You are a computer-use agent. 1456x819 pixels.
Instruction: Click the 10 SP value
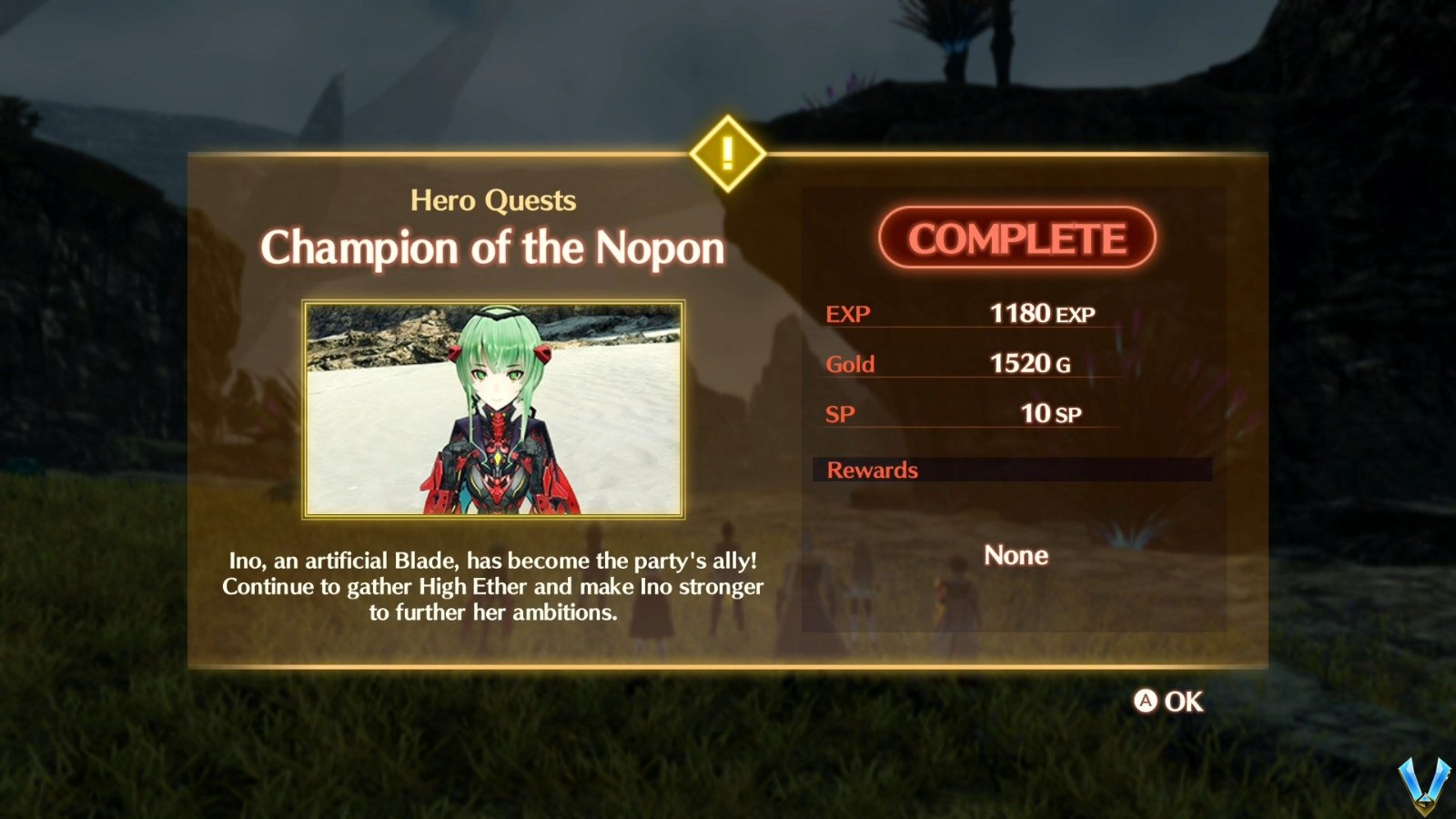(x=1048, y=413)
